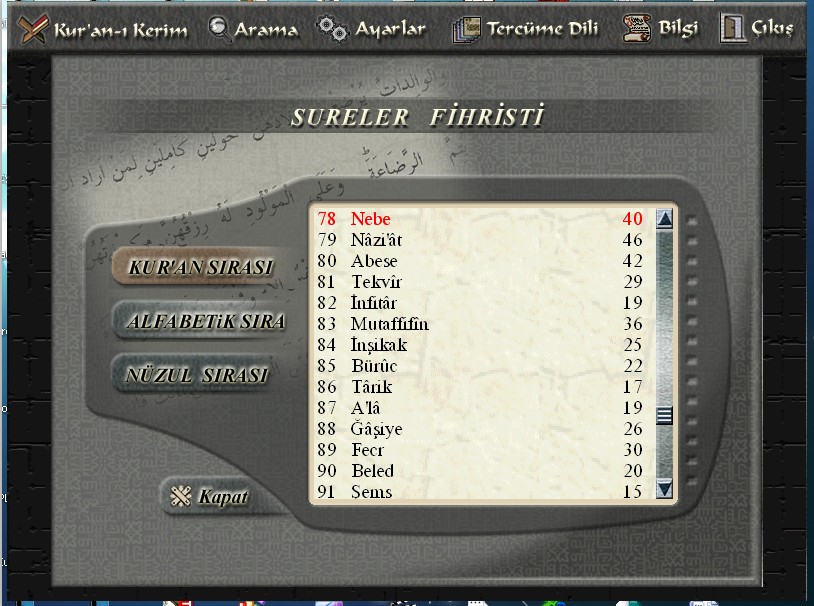Open the Arama search menu
The image size is (814, 606).
254,29
